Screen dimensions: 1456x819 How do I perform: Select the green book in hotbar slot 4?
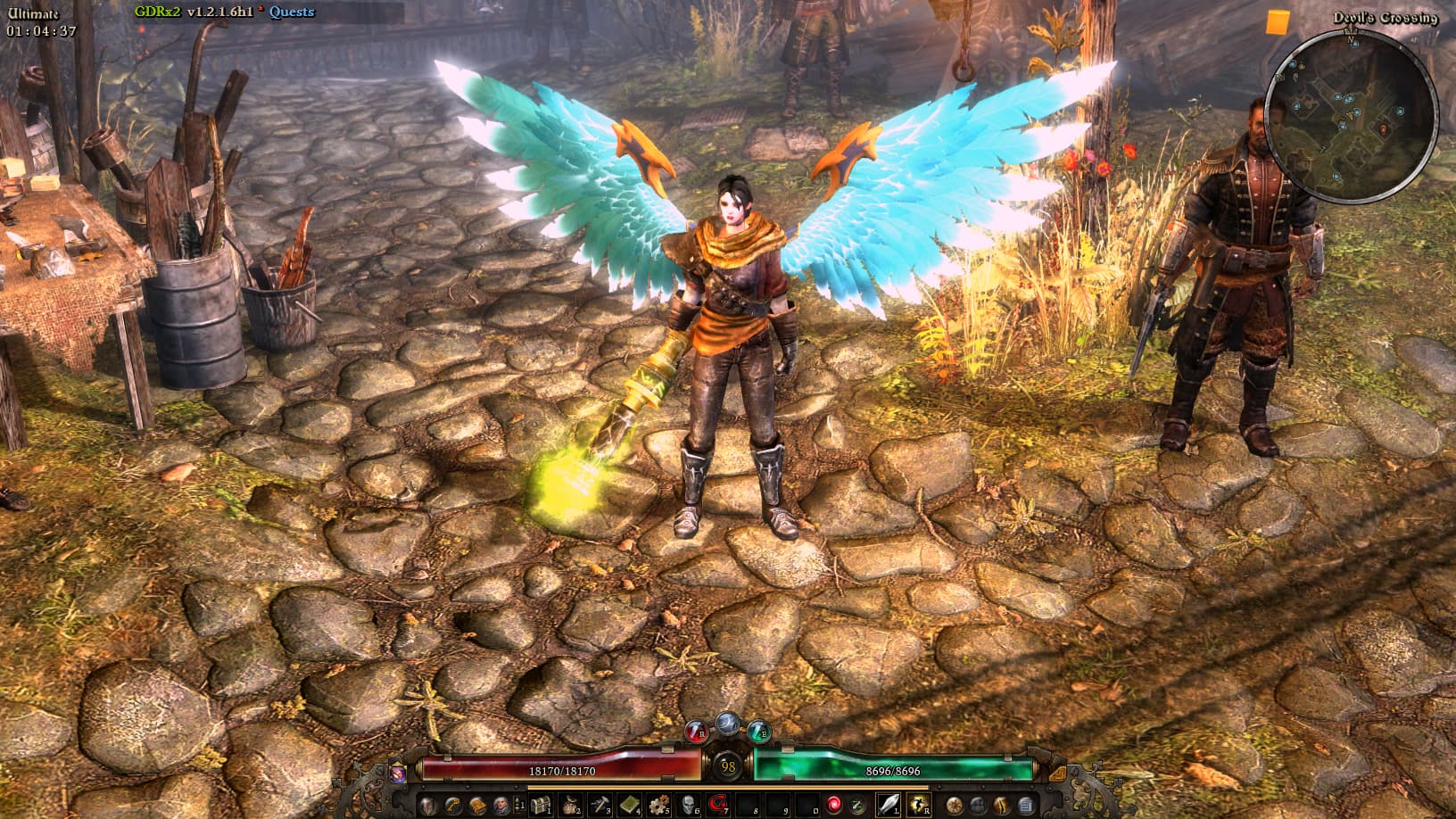629,805
